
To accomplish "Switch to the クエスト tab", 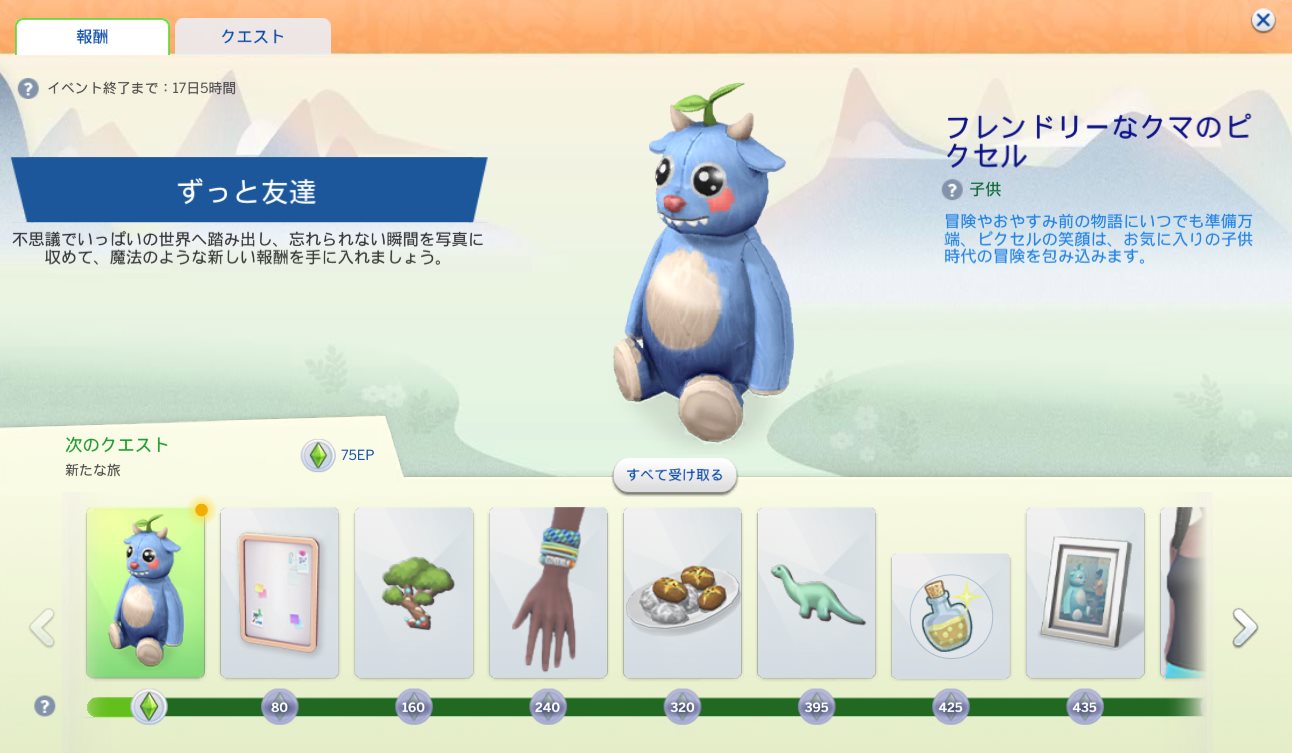I will pos(252,37).
